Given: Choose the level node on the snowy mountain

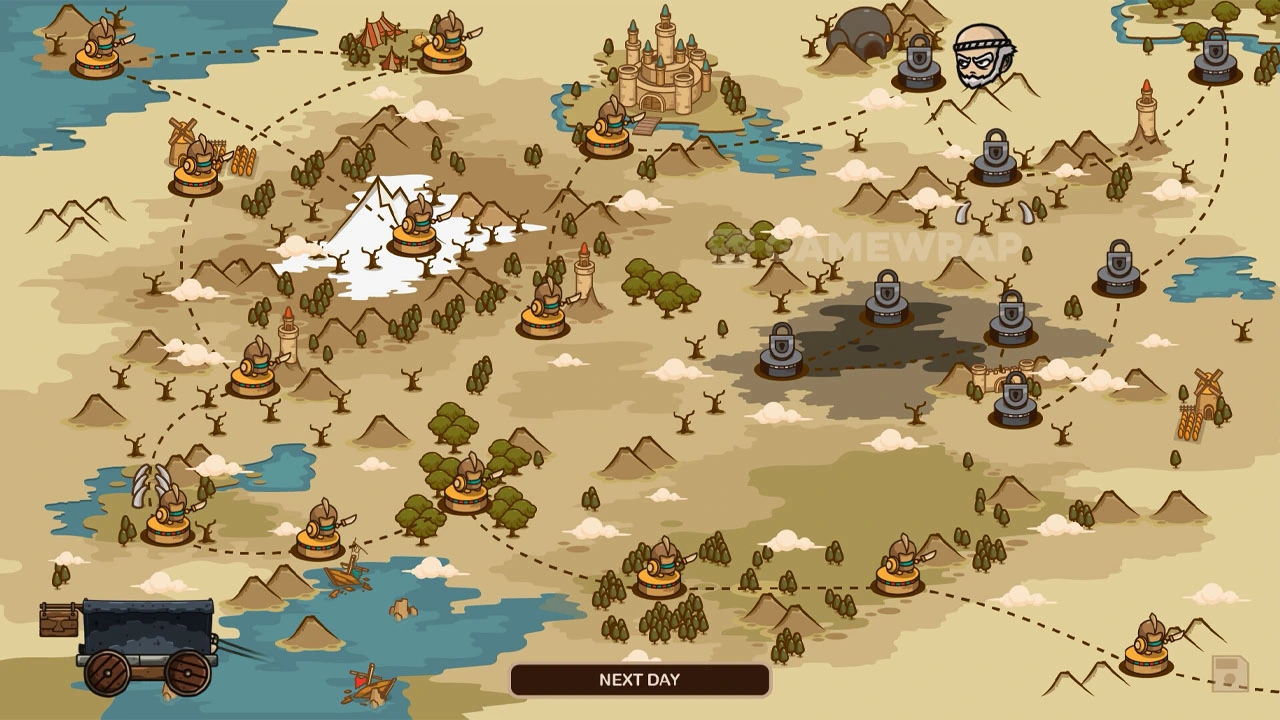Looking at the screenshot, I should [414, 230].
